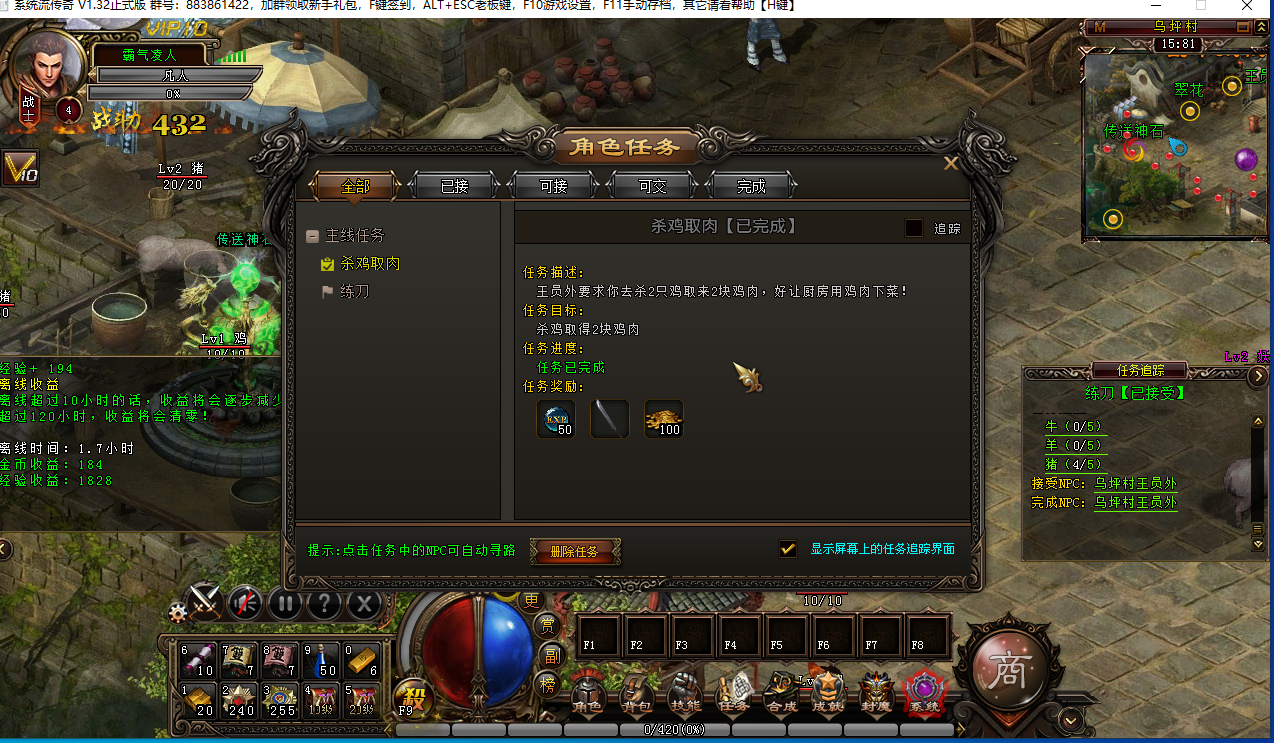Click the 删除任务 button
The width and height of the screenshot is (1274, 743).
tap(575, 551)
